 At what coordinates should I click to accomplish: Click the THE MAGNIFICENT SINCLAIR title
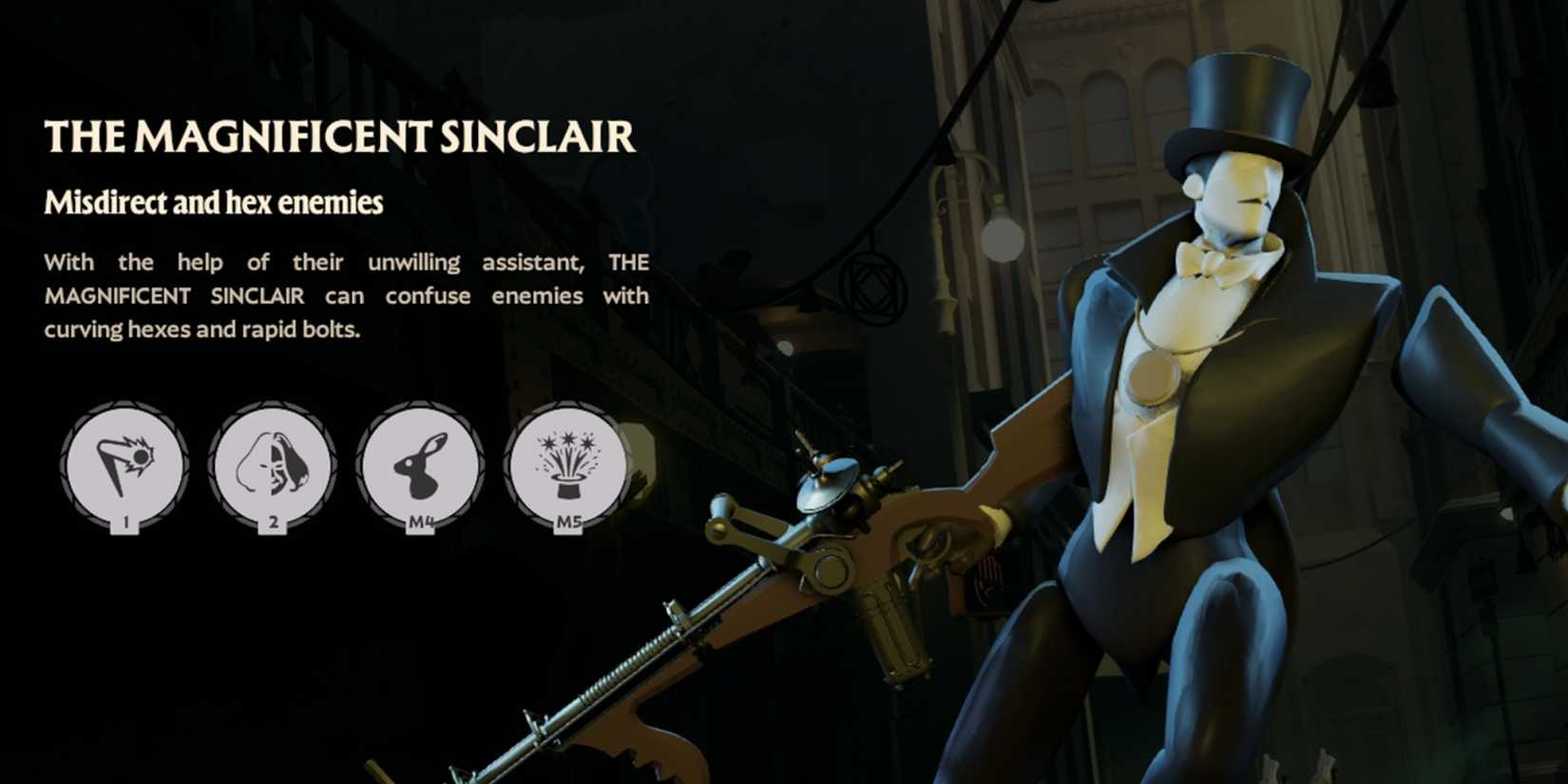[x=342, y=136]
